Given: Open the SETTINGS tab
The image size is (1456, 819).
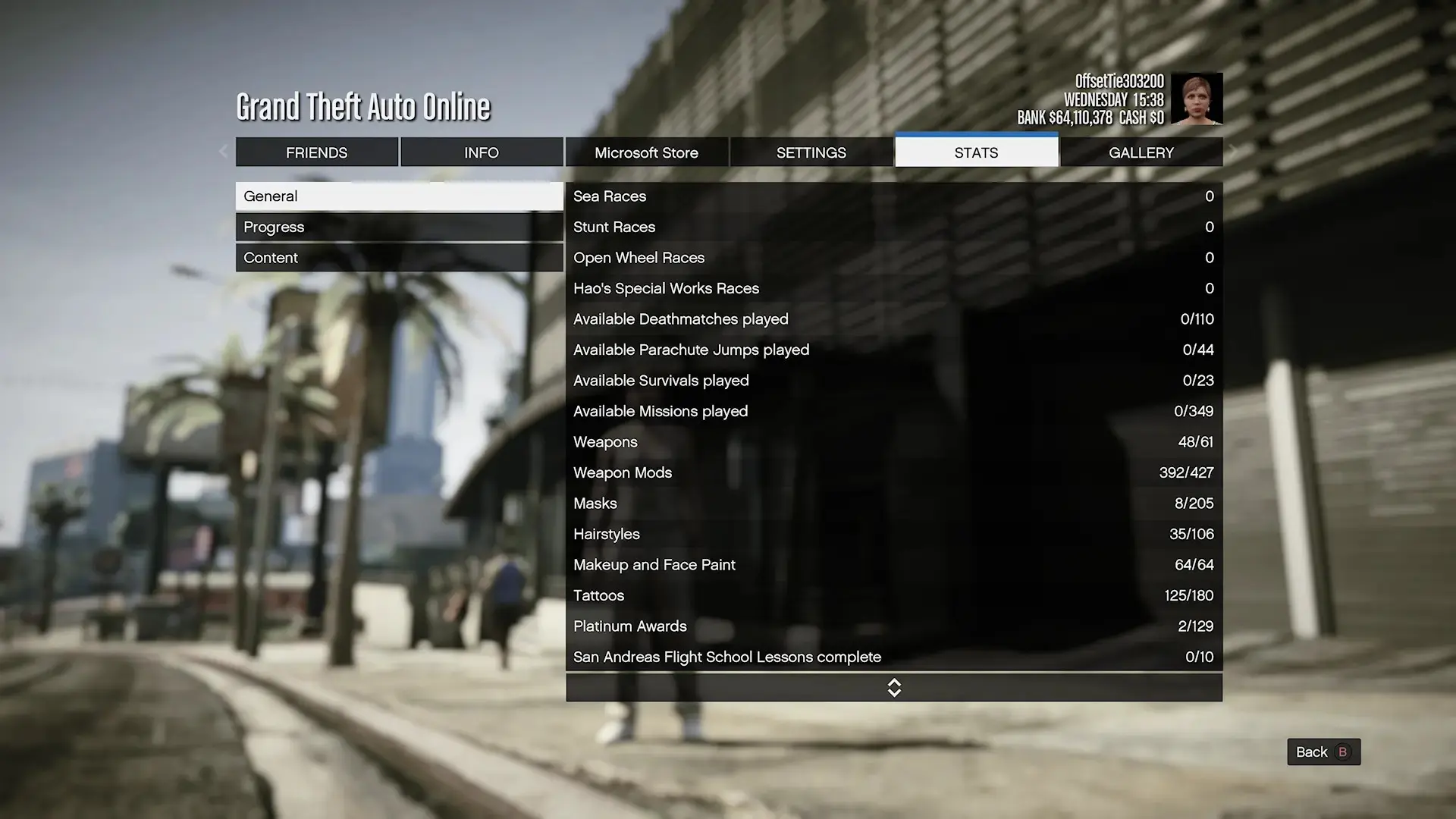Looking at the screenshot, I should [811, 152].
